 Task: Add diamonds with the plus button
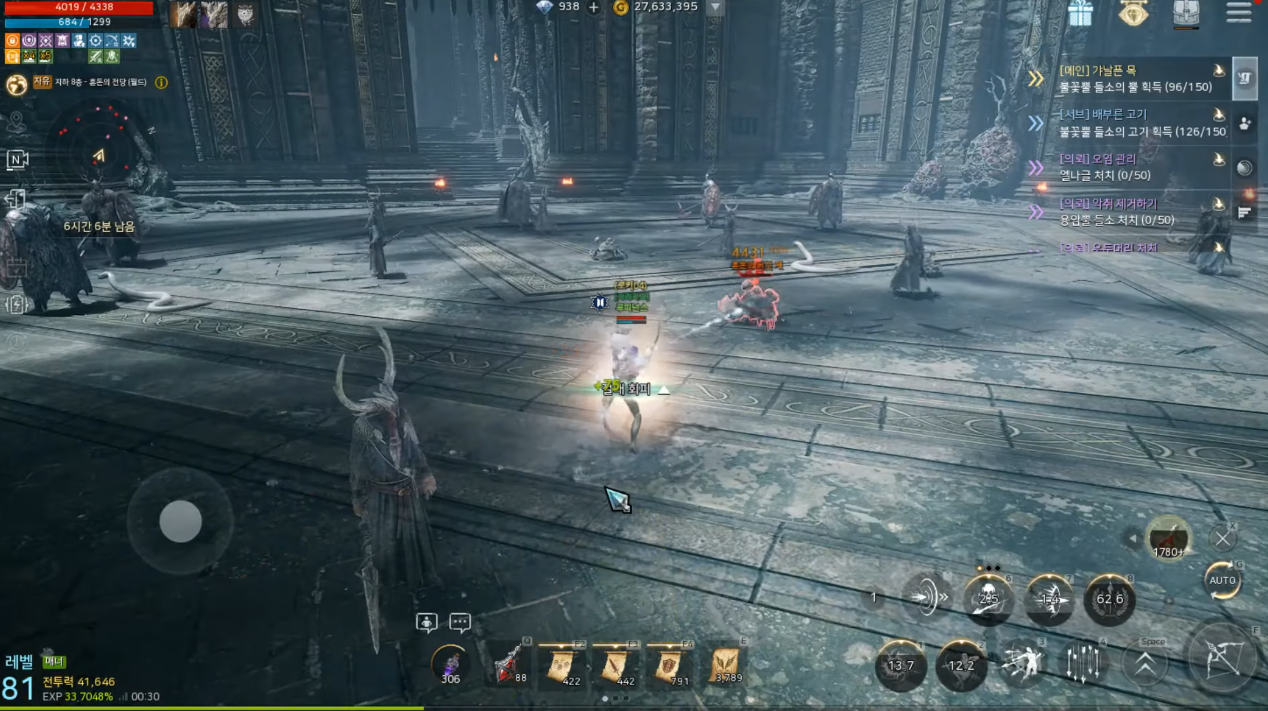click(593, 7)
